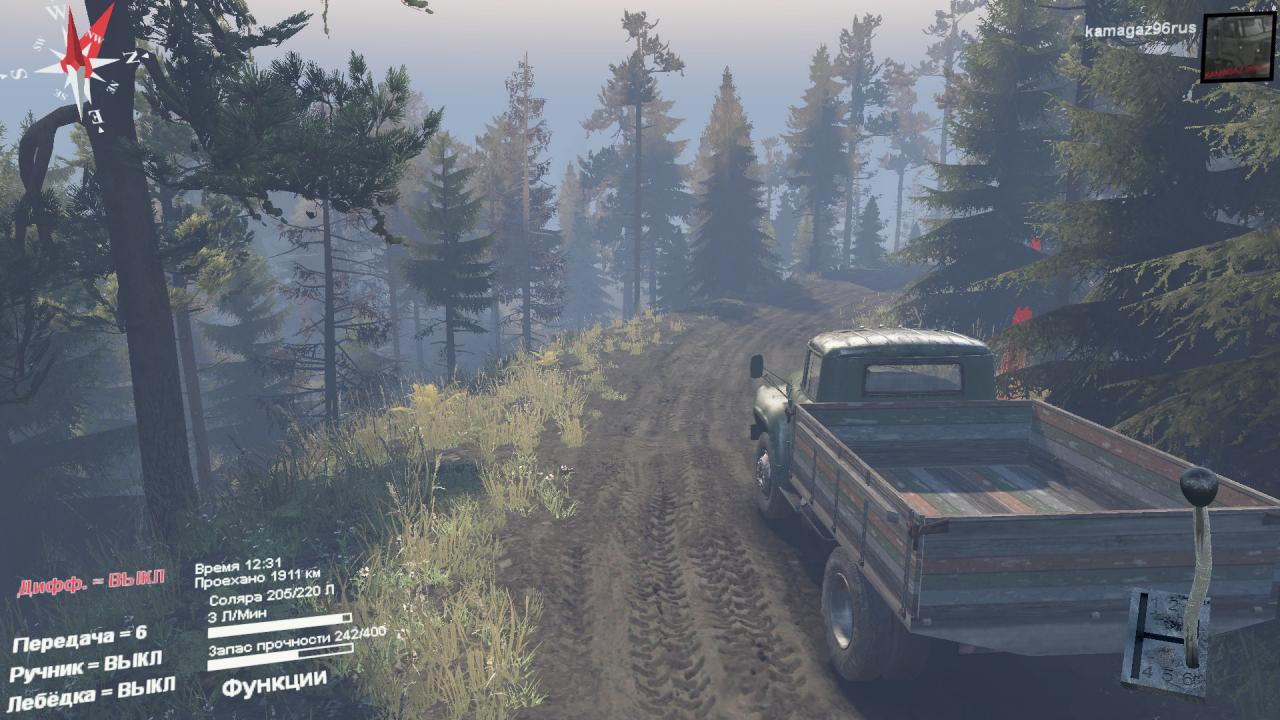Toggle the differential lock indicator
1280x720 pixels.
91,582
